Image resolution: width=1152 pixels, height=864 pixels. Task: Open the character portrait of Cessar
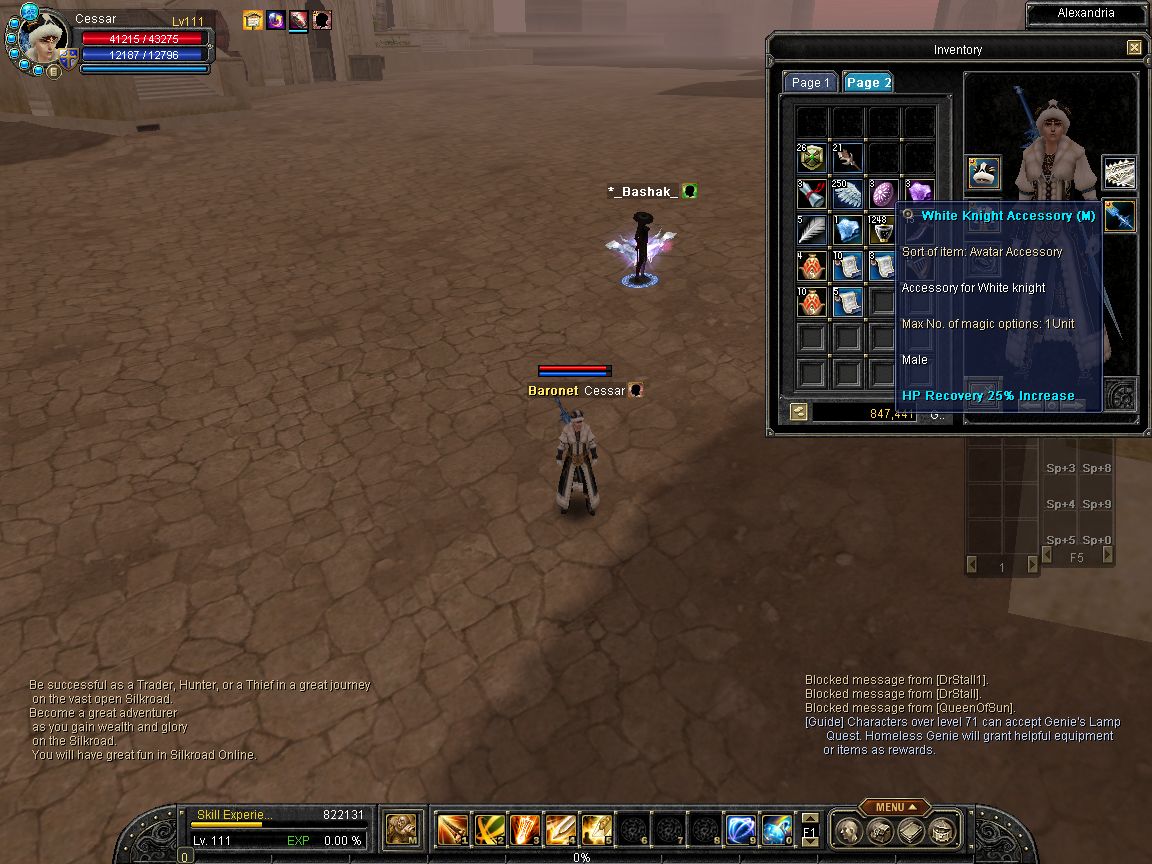[44, 41]
